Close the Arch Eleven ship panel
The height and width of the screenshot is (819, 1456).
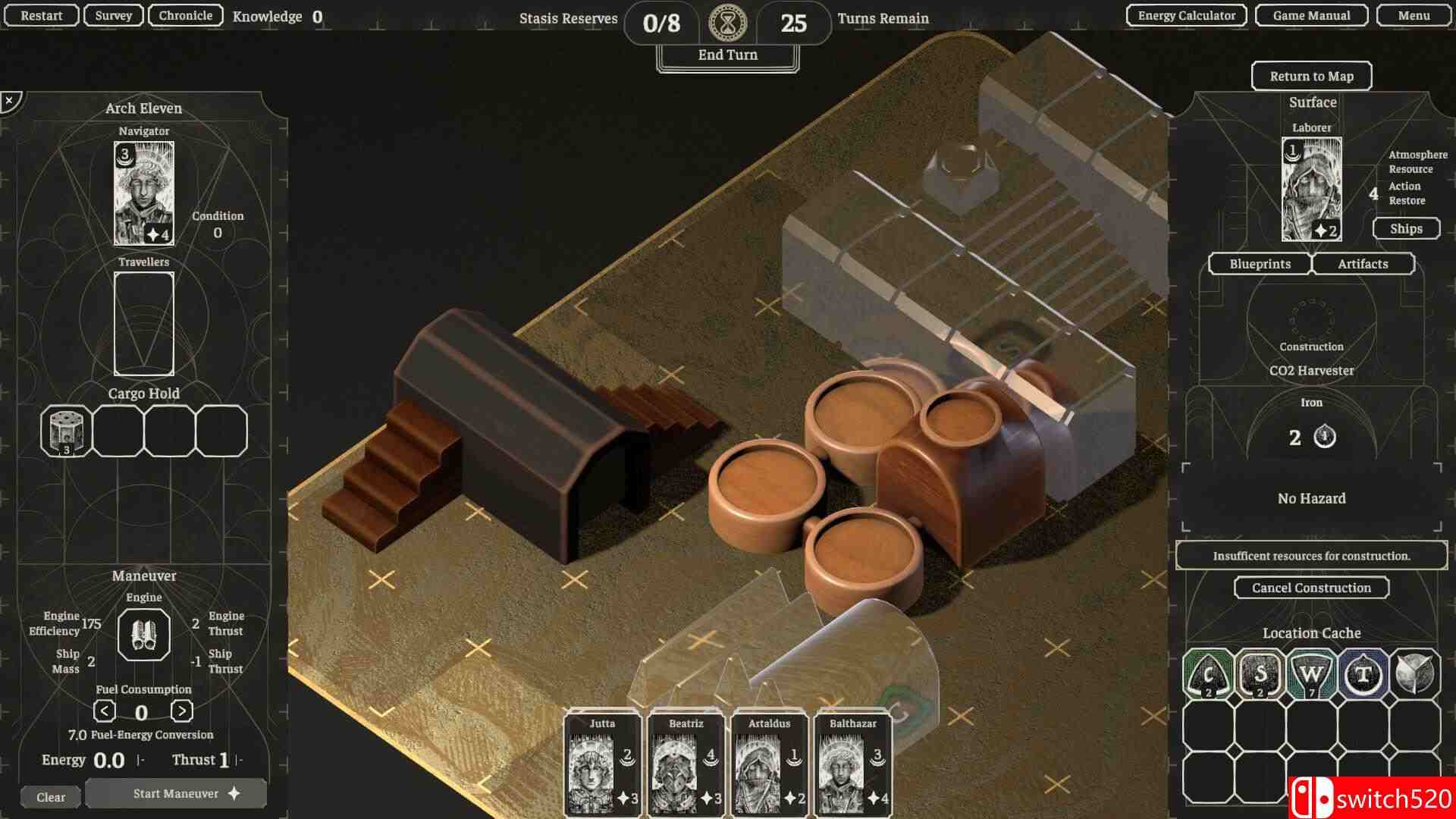[x=10, y=100]
